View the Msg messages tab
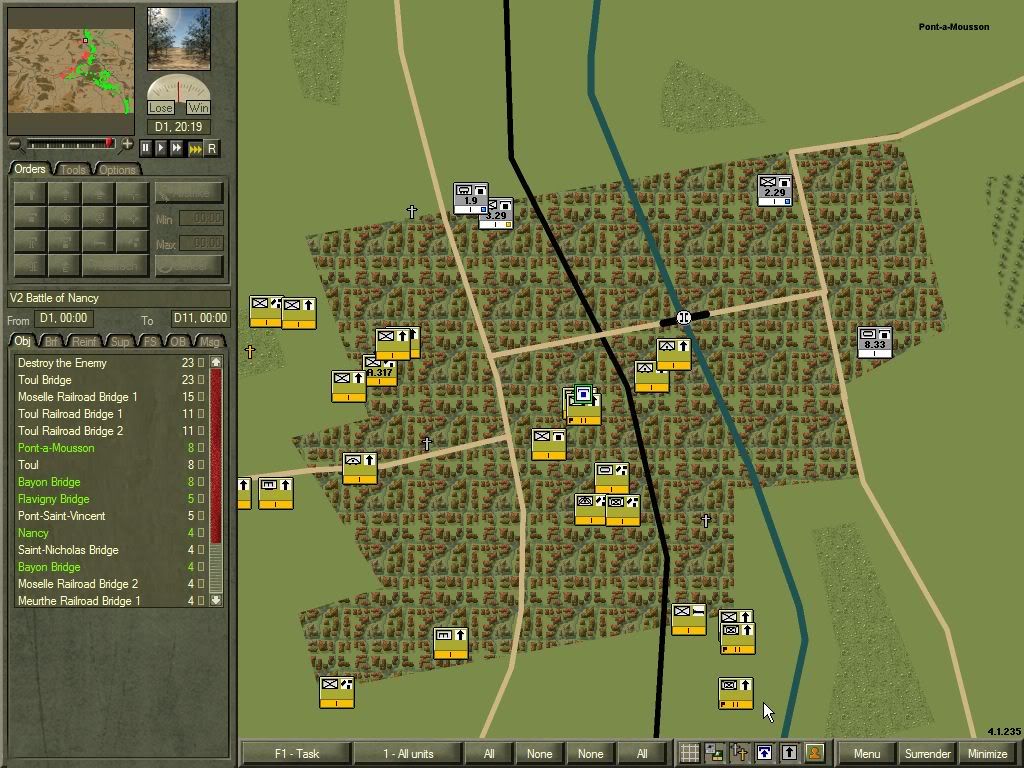The width and height of the screenshot is (1024, 768). 209,341
